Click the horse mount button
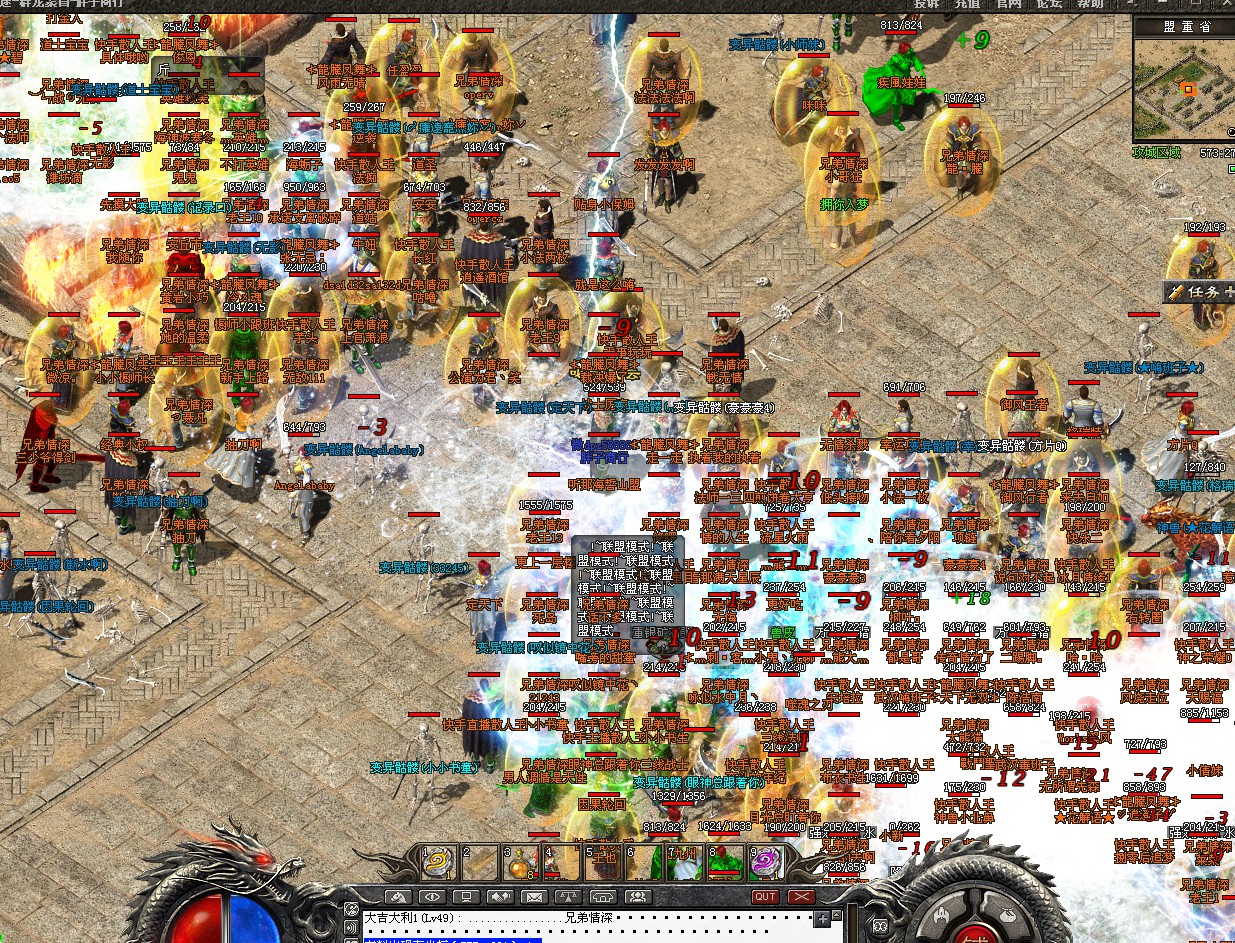Screen dimensions: 1235x943 (x=400, y=897)
